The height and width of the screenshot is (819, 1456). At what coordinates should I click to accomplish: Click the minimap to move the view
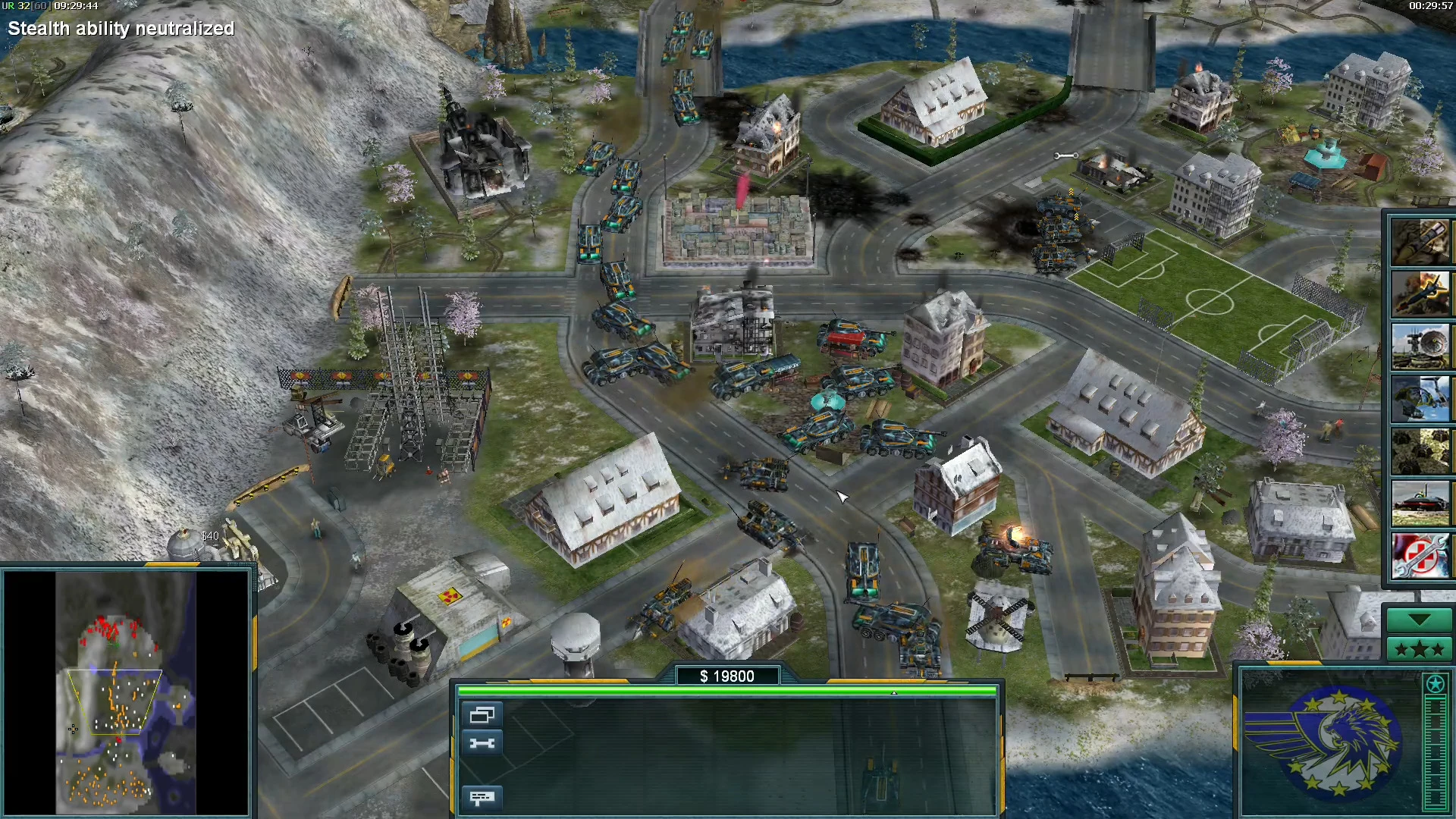coord(125,692)
